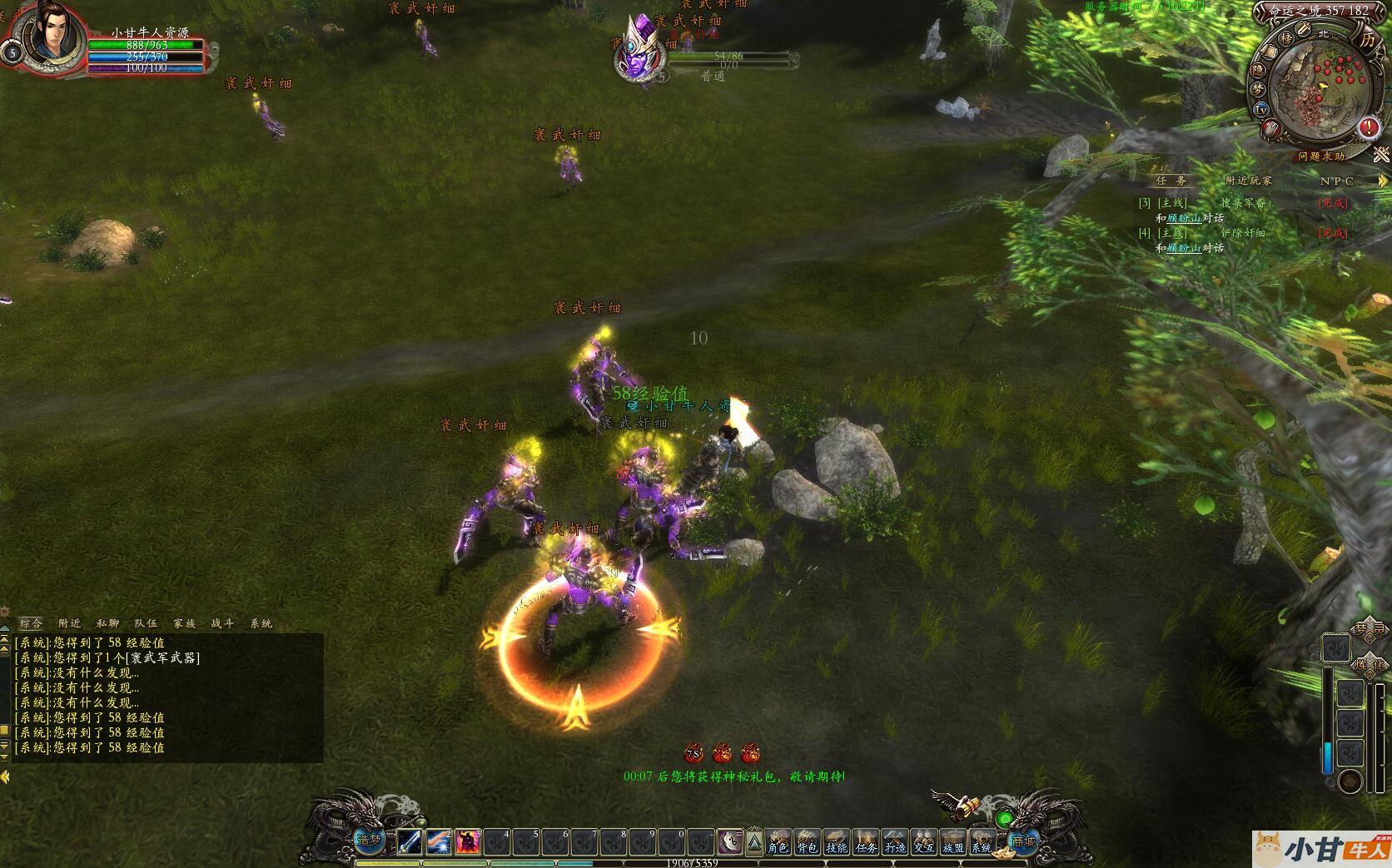The height and width of the screenshot is (868, 1392).
Task: Use the purple figure skill in slot 3
Action: tap(468, 842)
